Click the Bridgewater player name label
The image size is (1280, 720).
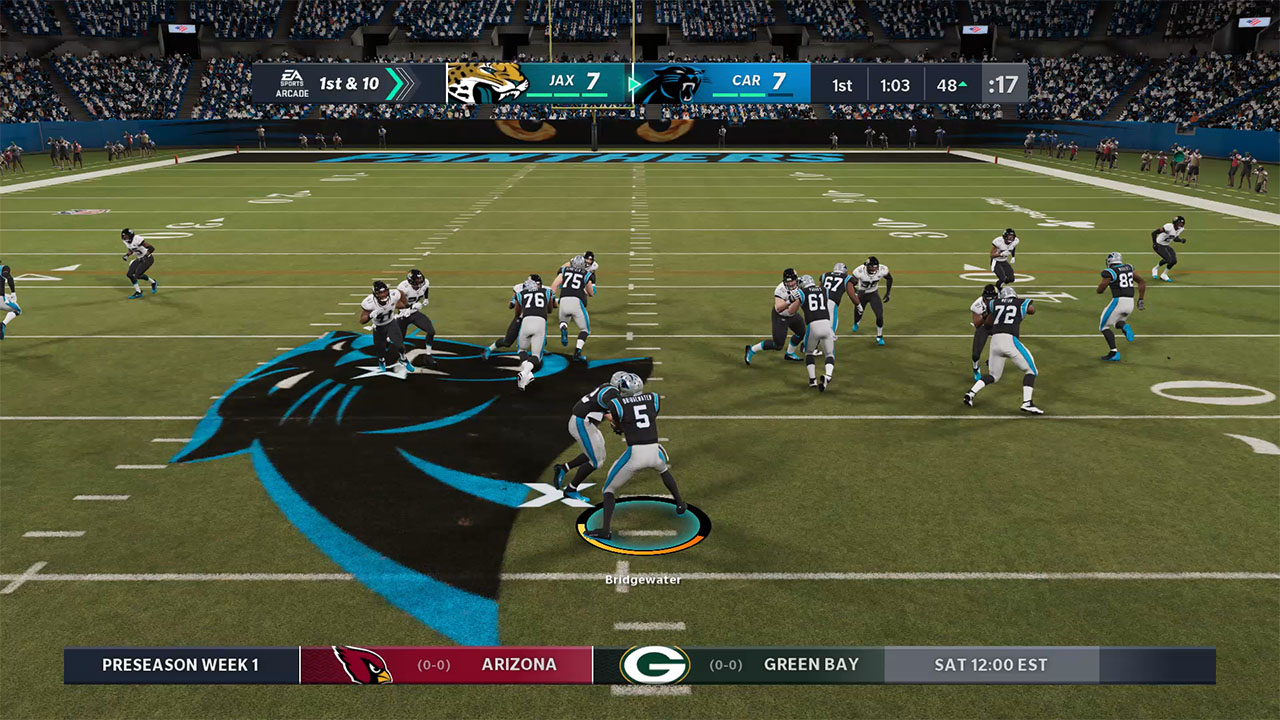643,577
